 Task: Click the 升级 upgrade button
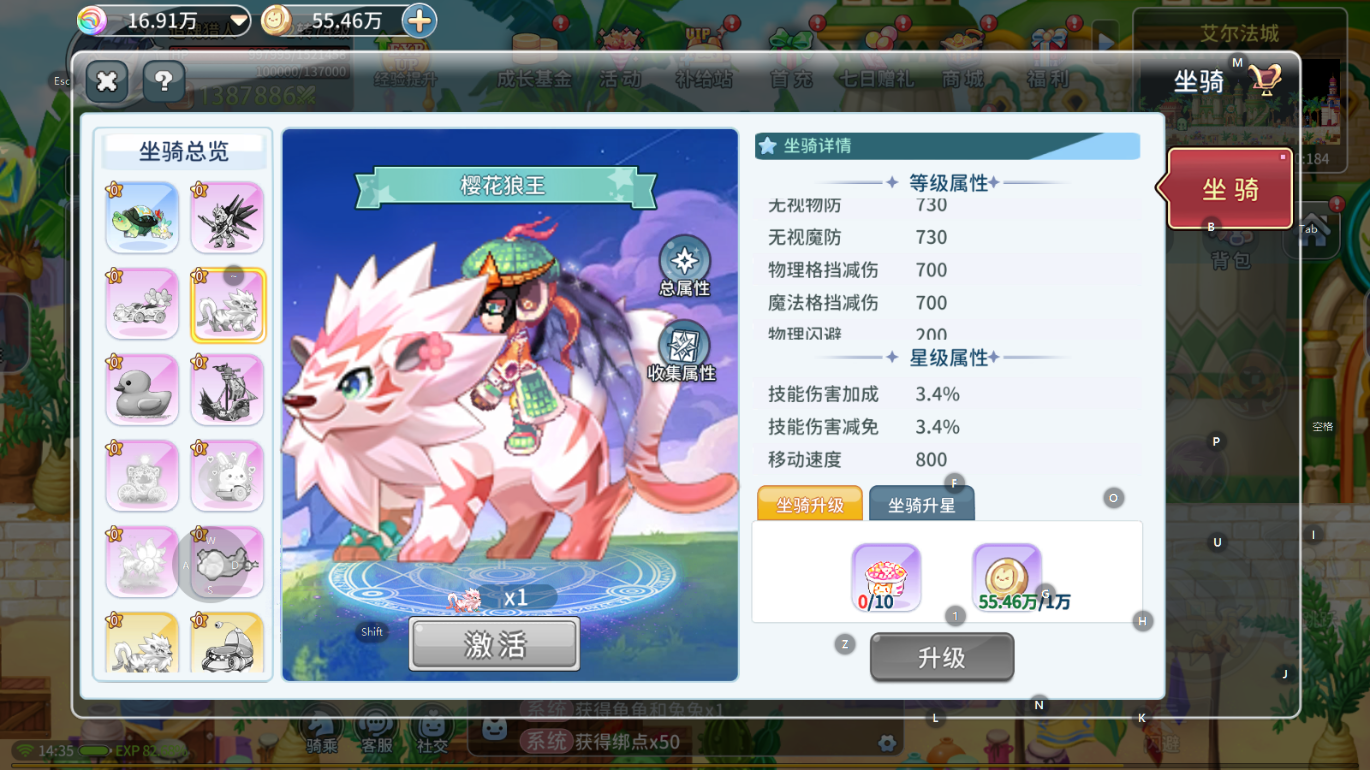[x=941, y=657]
